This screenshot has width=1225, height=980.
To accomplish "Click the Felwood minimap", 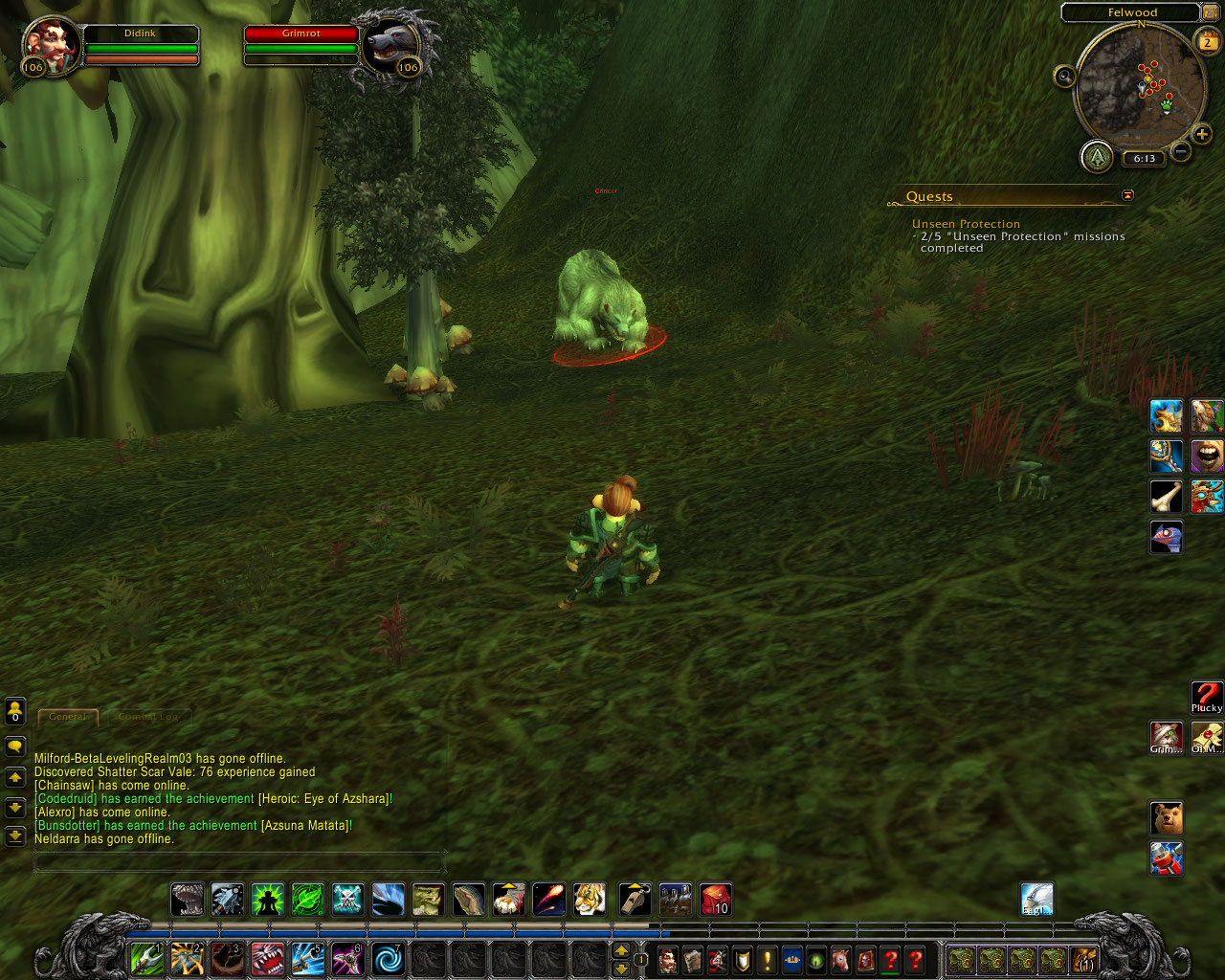I will point(1139,86).
